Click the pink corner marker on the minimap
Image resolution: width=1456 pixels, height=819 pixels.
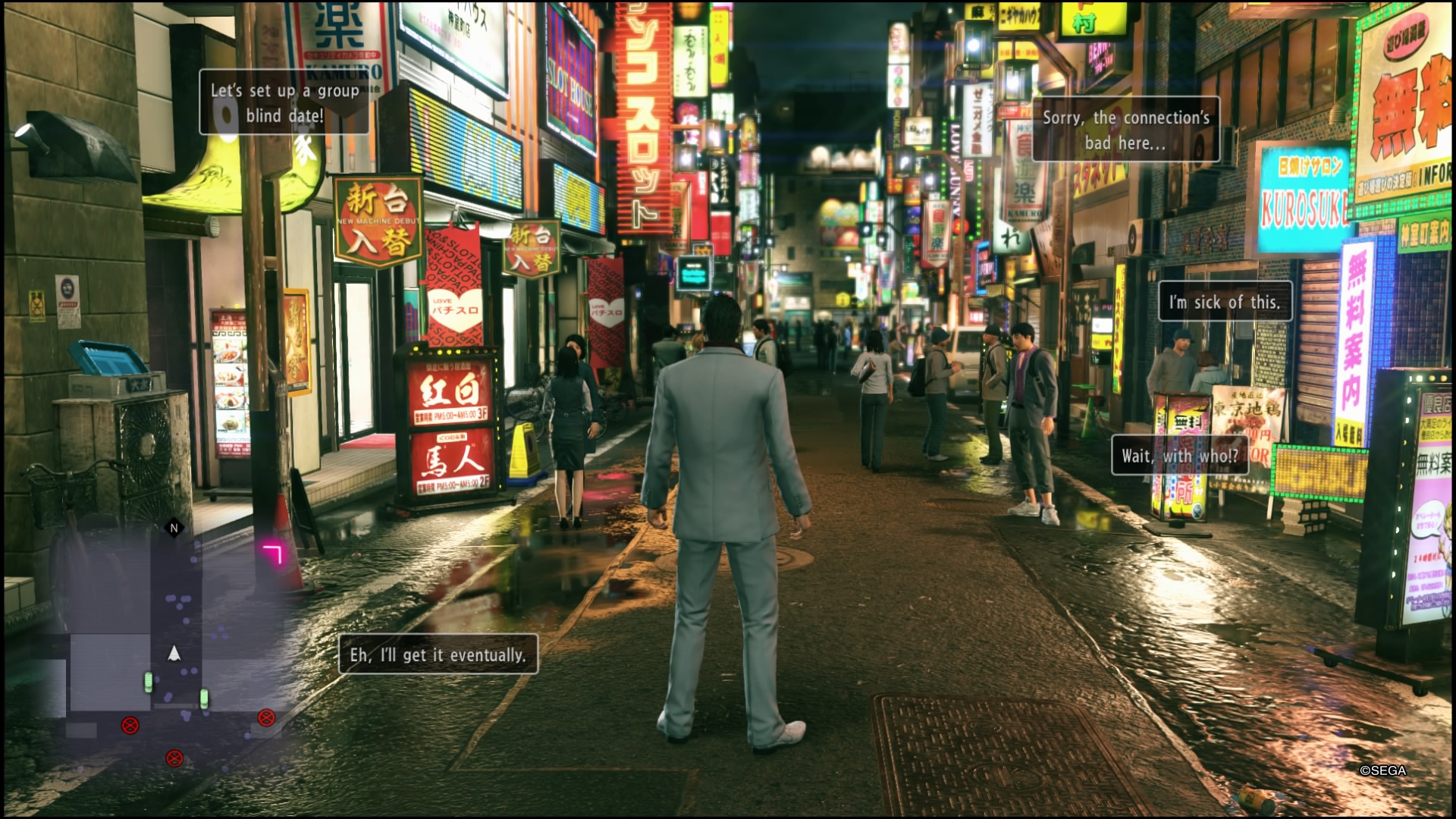(272, 554)
